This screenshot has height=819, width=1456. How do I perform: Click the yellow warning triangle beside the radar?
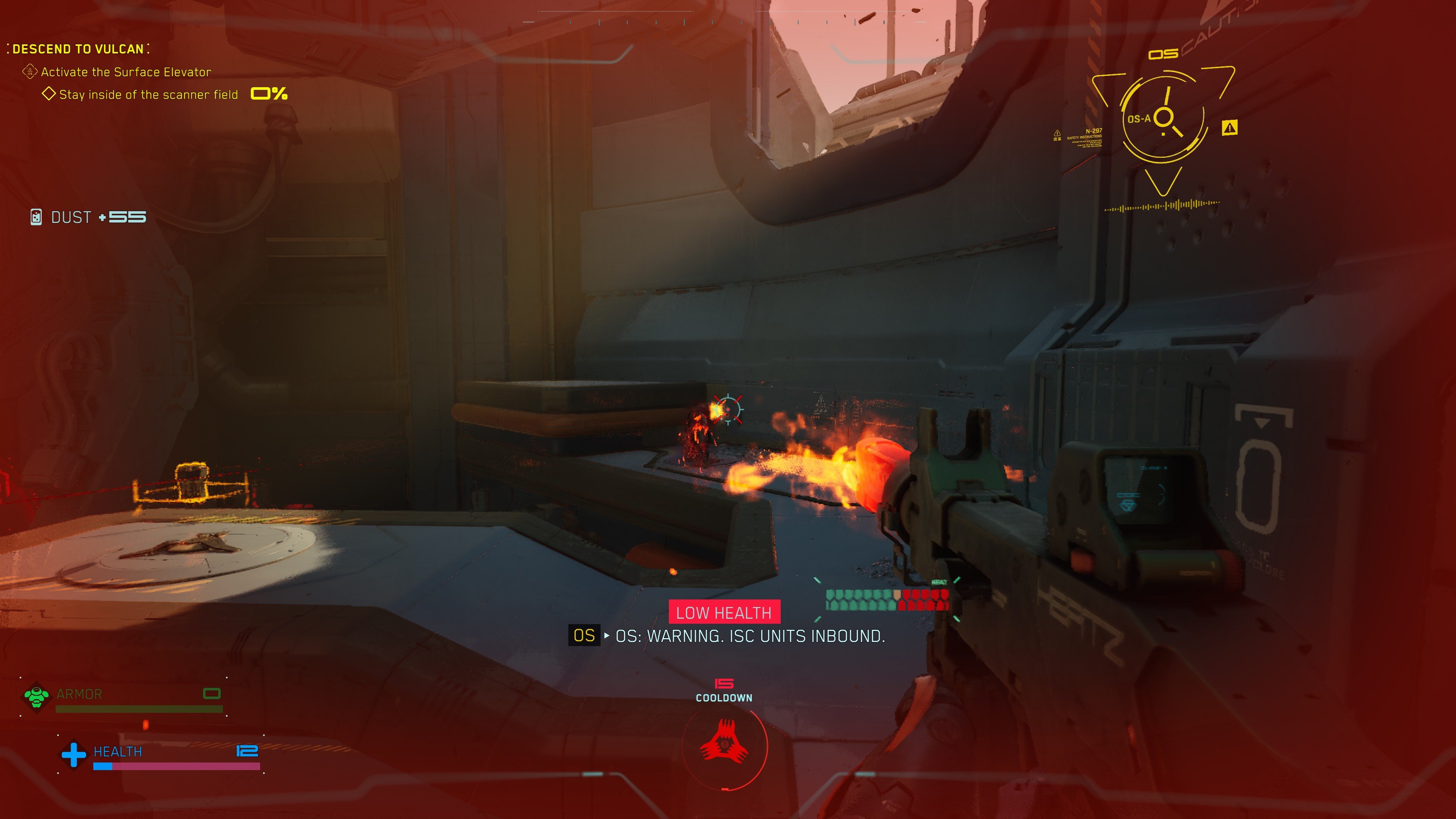pyautogui.click(x=1229, y=128)
